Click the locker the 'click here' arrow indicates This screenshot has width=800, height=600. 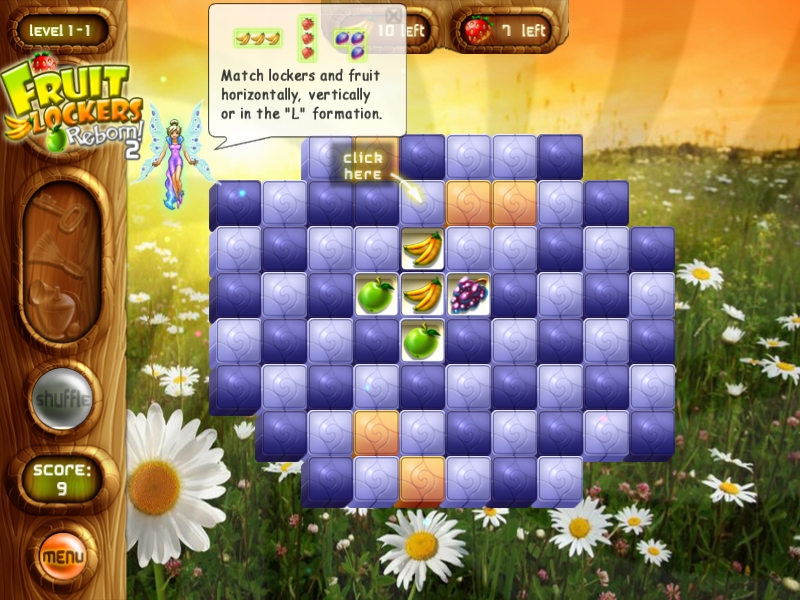pos(422,203)
